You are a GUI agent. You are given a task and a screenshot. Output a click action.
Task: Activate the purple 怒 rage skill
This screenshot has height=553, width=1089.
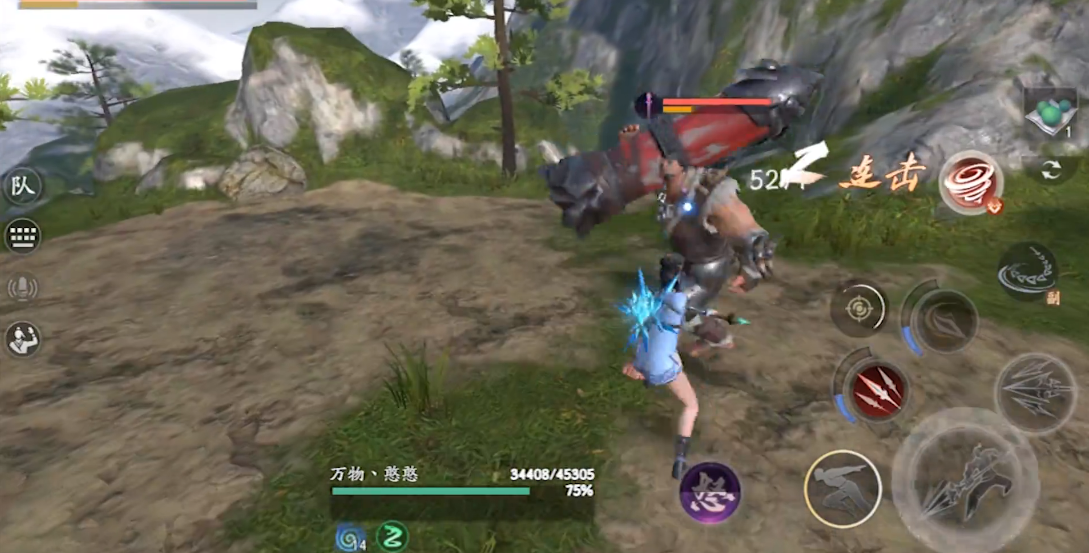[710, 493]
